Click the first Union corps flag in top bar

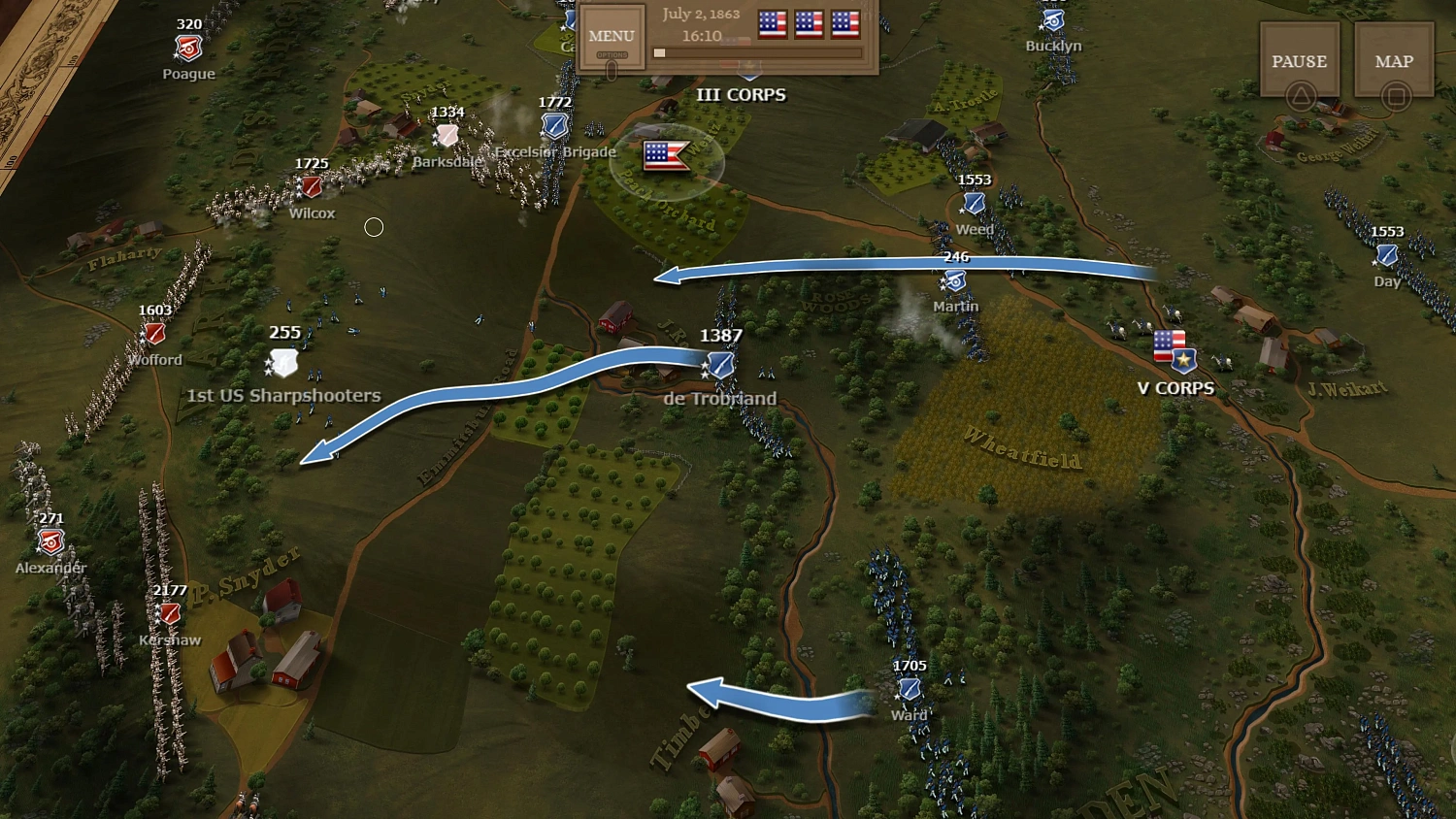[772, 24]
